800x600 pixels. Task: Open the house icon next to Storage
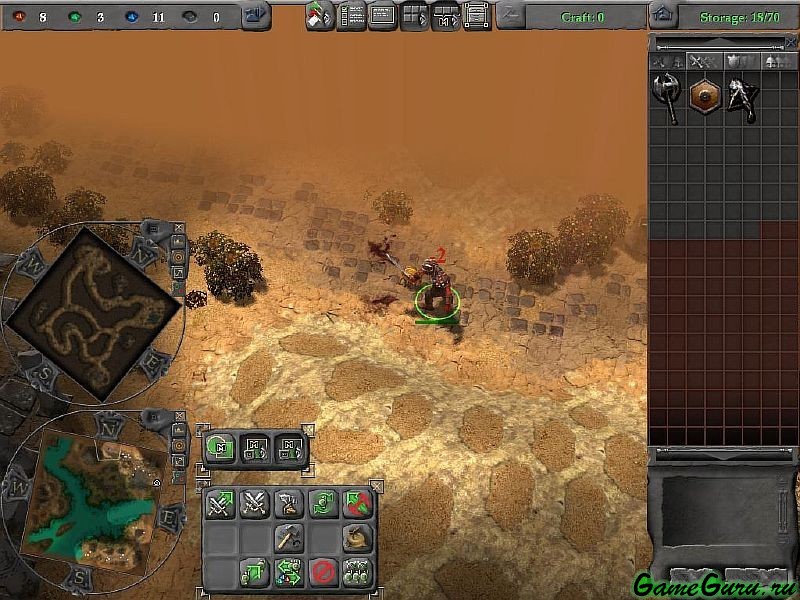(x=661, y=16)
